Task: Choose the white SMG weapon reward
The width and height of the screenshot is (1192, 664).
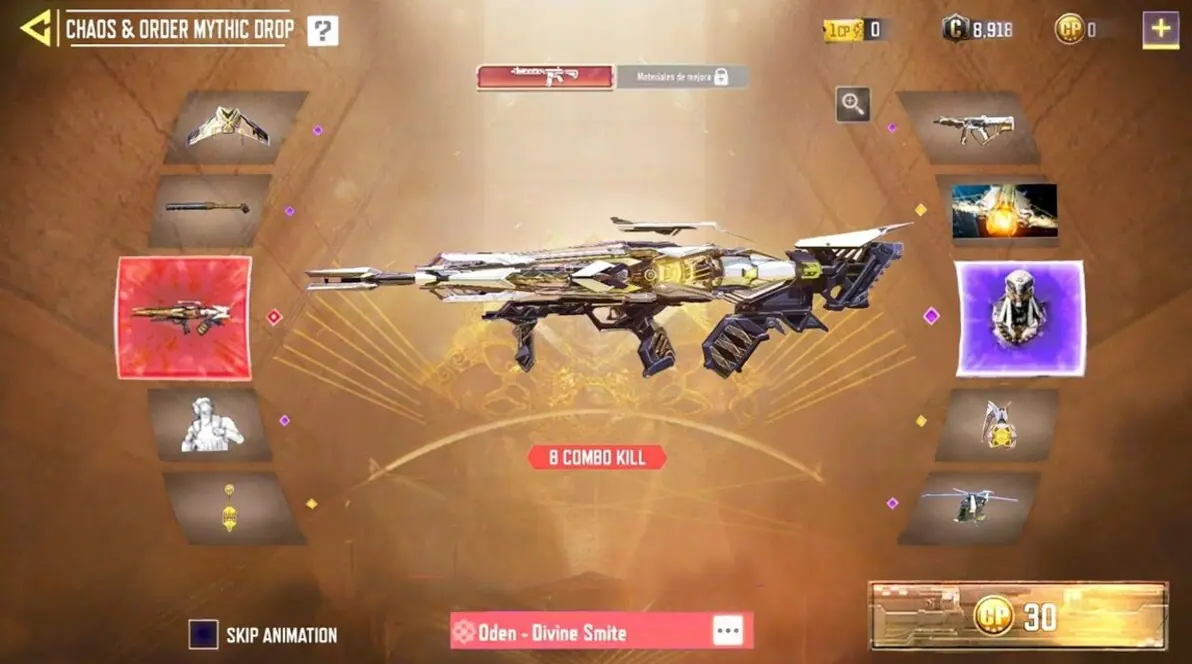Action: point(971,127)
